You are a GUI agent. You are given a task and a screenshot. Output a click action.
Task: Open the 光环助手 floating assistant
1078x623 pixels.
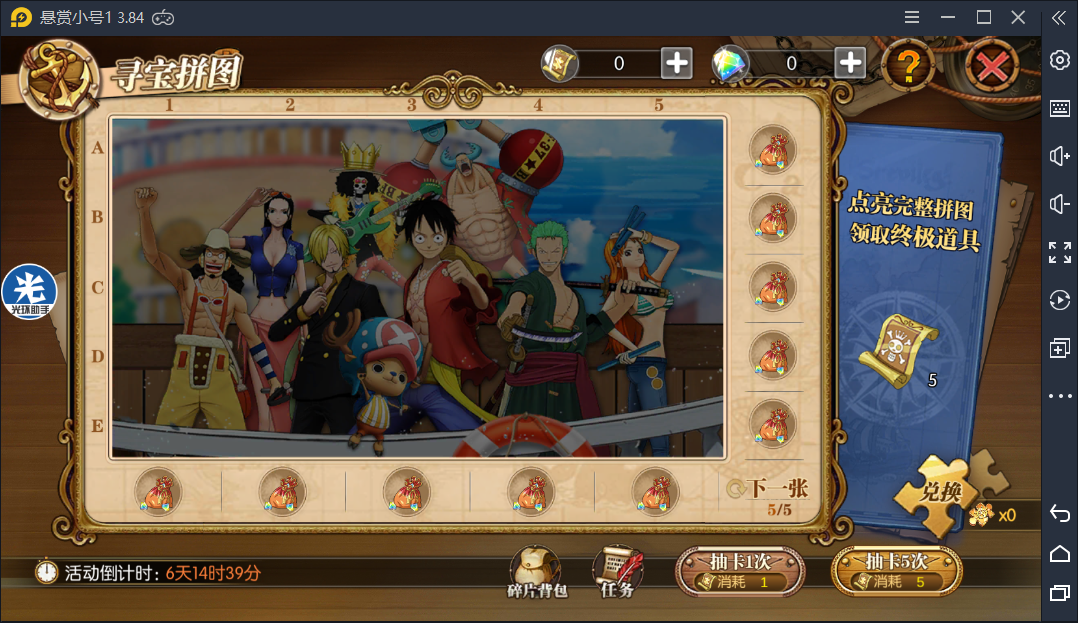(x=29, y=292)
